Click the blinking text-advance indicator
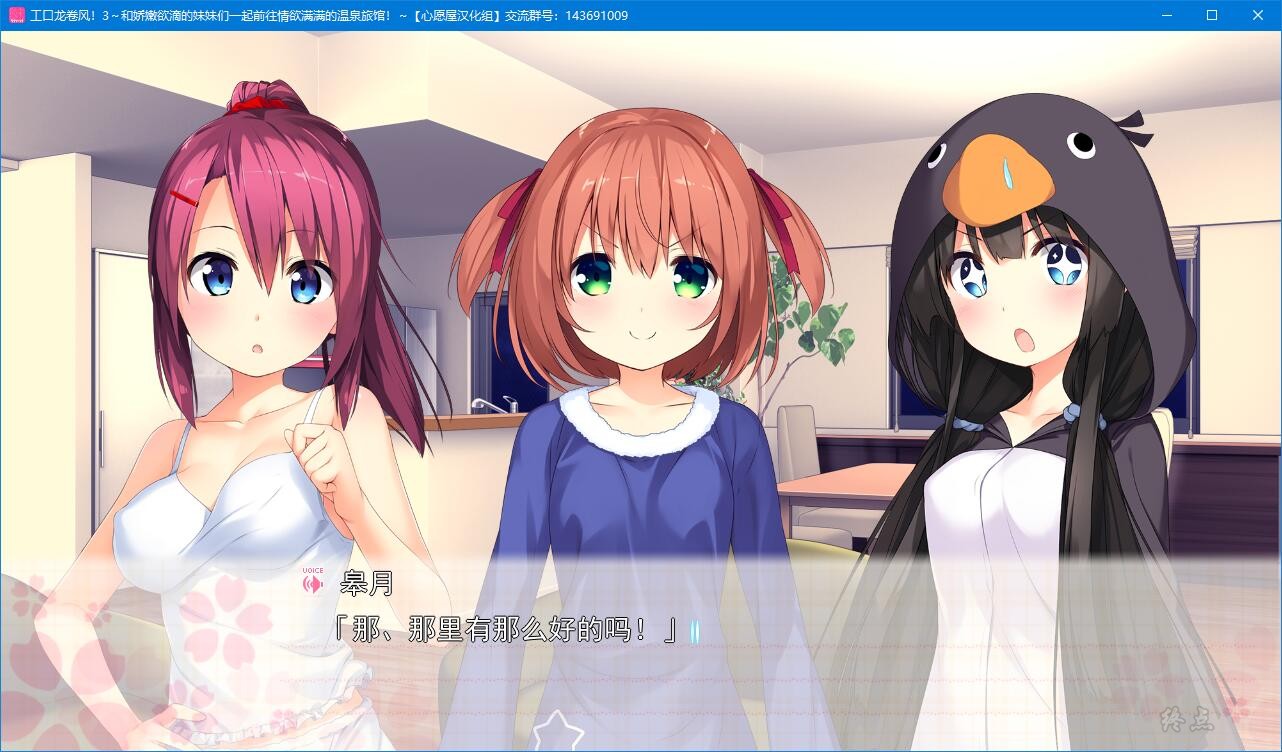The image size is (1282, 752). pos(697,631)
